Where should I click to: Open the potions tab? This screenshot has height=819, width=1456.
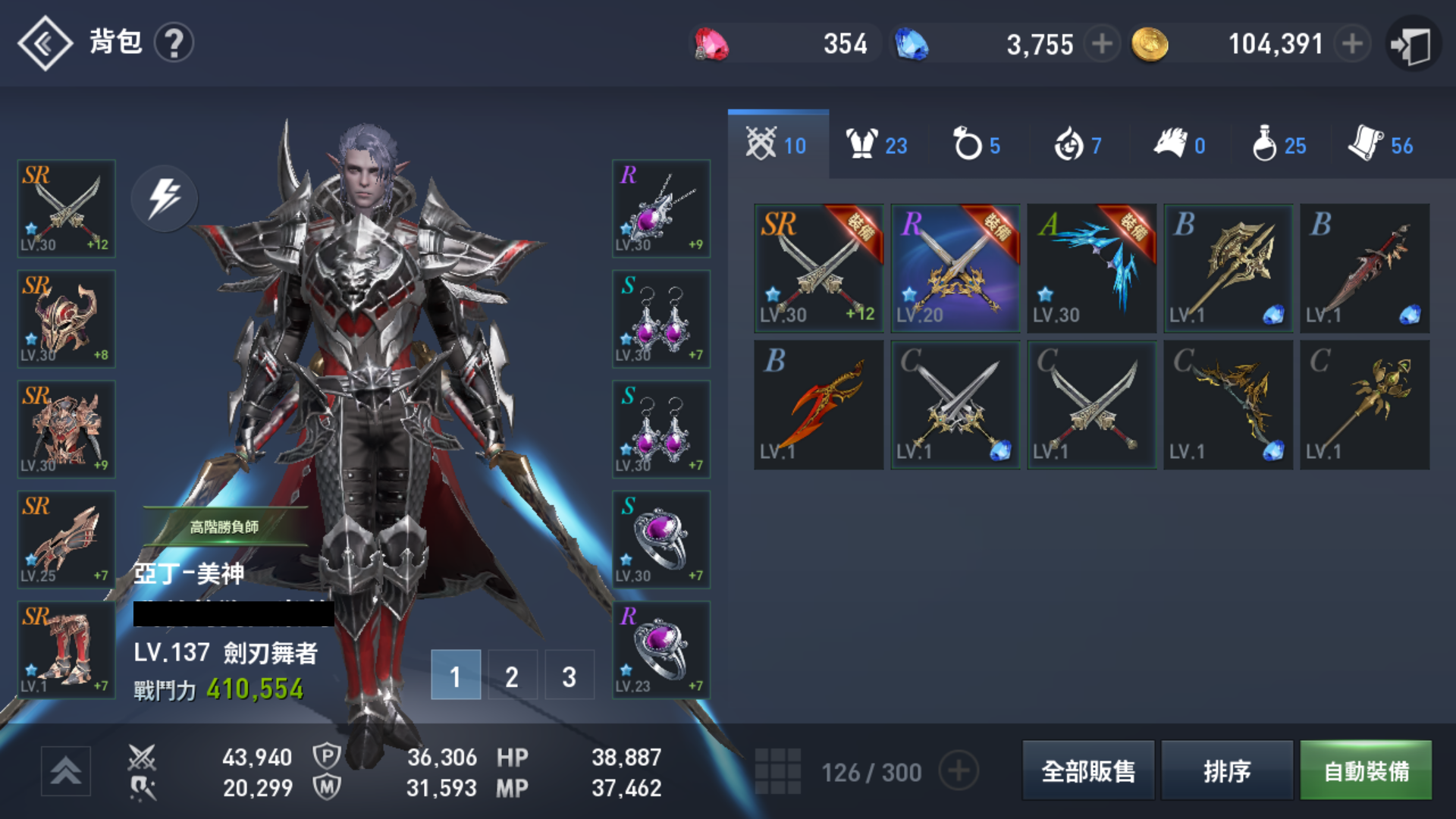click(x=1279, y=144)
